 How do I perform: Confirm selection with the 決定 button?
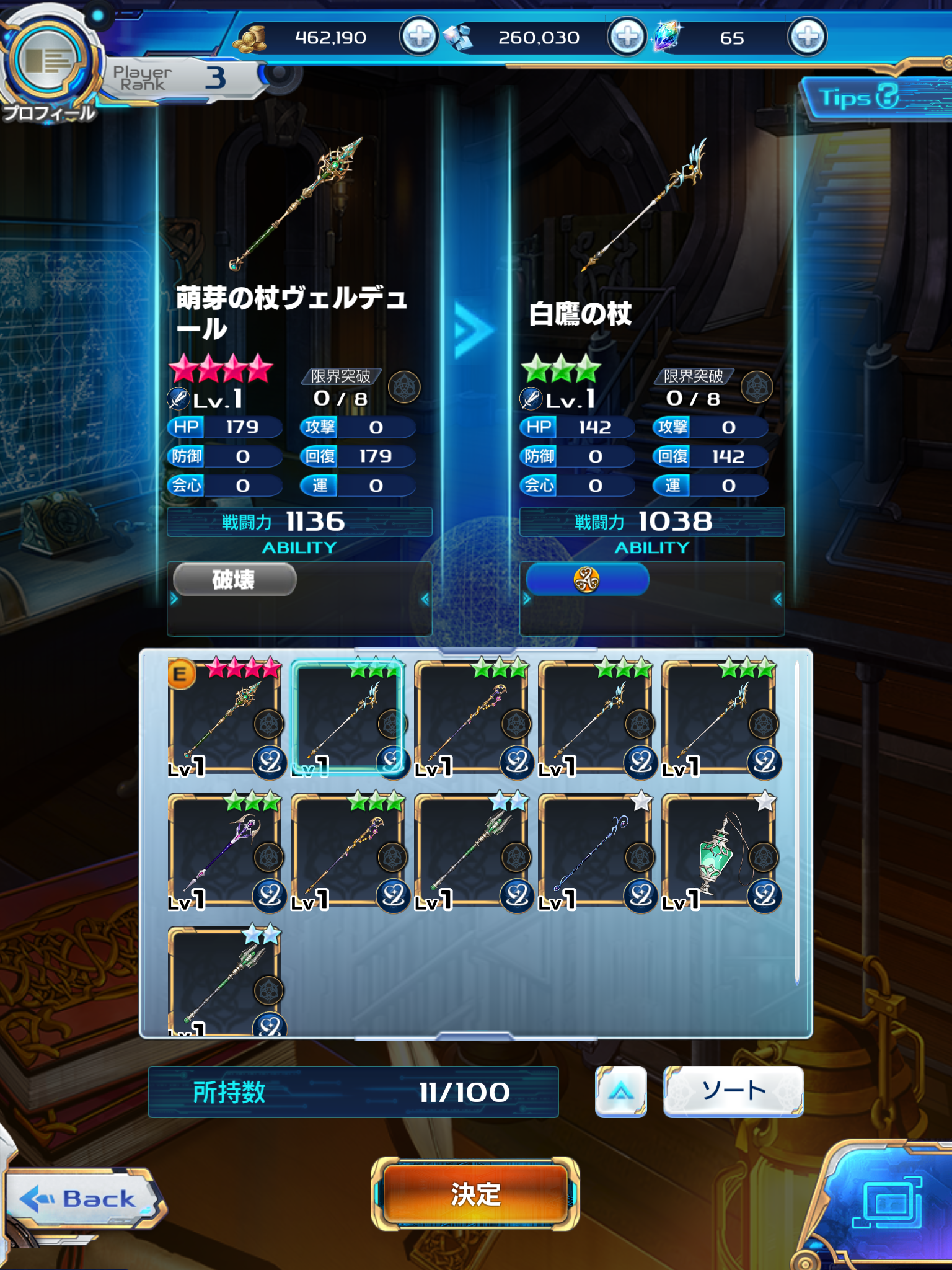click(x=475, y=1194)
